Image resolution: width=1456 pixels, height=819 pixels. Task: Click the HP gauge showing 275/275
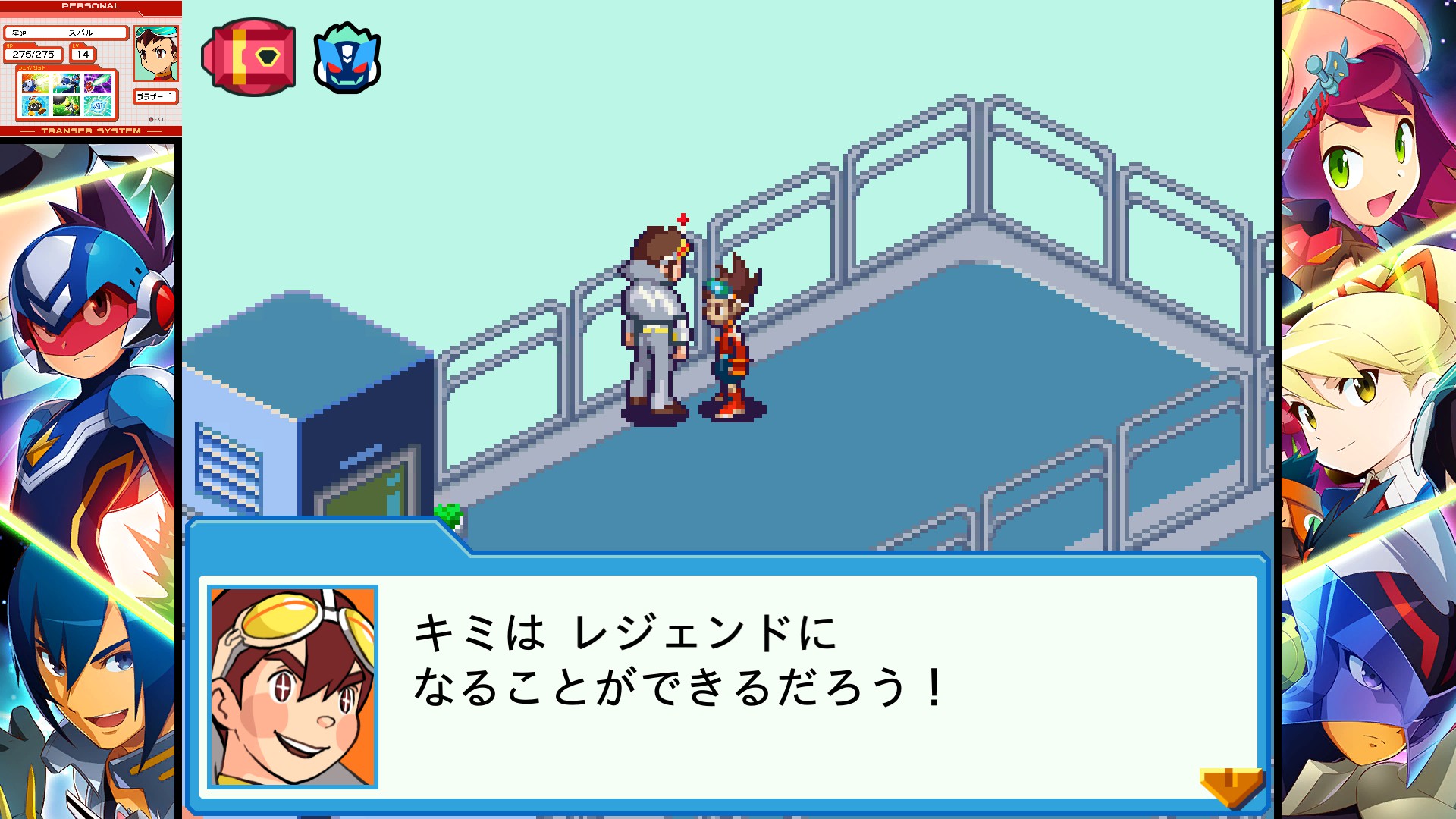coord(33,55)
